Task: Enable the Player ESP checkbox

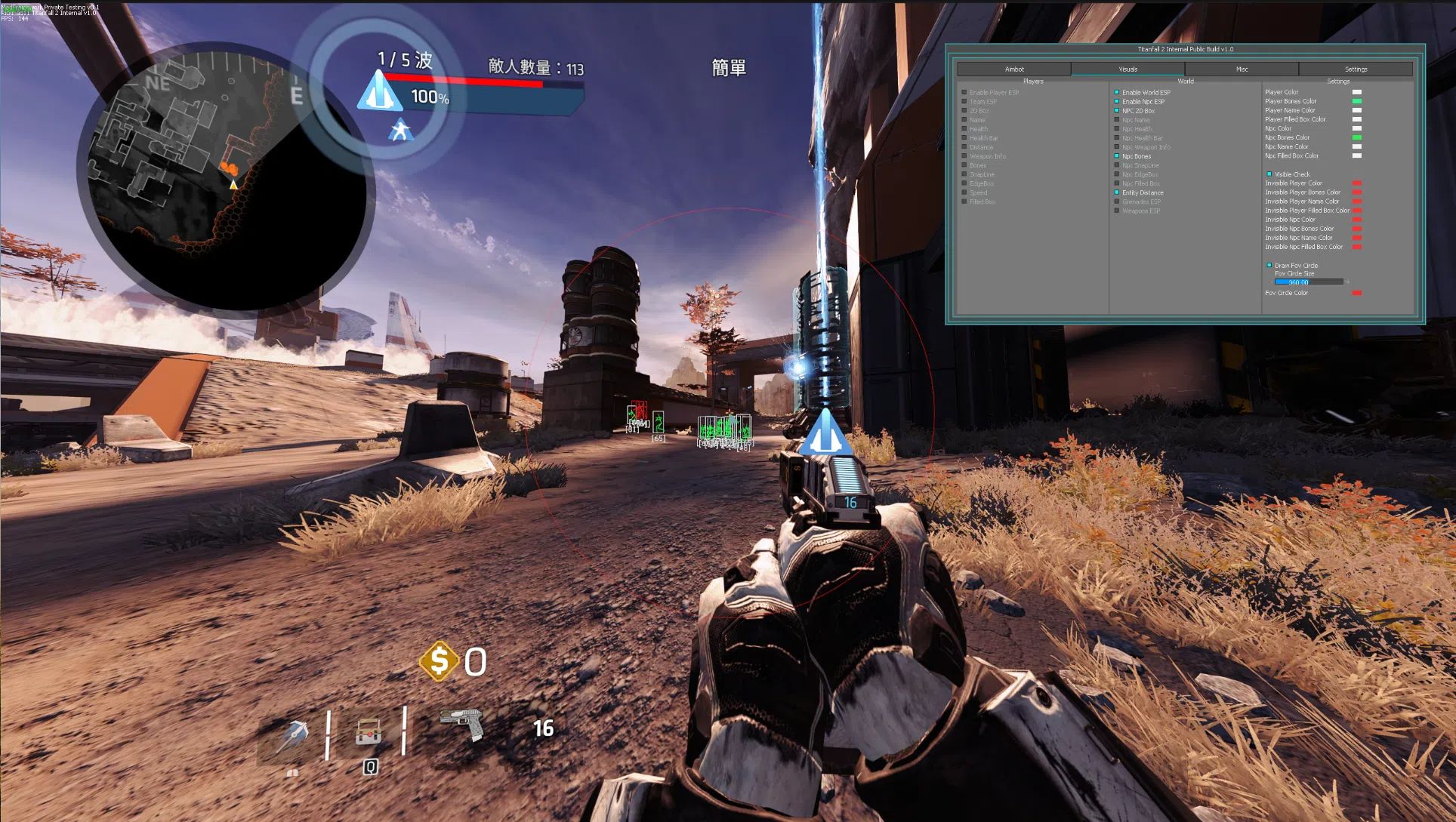Action: [x=964, y=93]
